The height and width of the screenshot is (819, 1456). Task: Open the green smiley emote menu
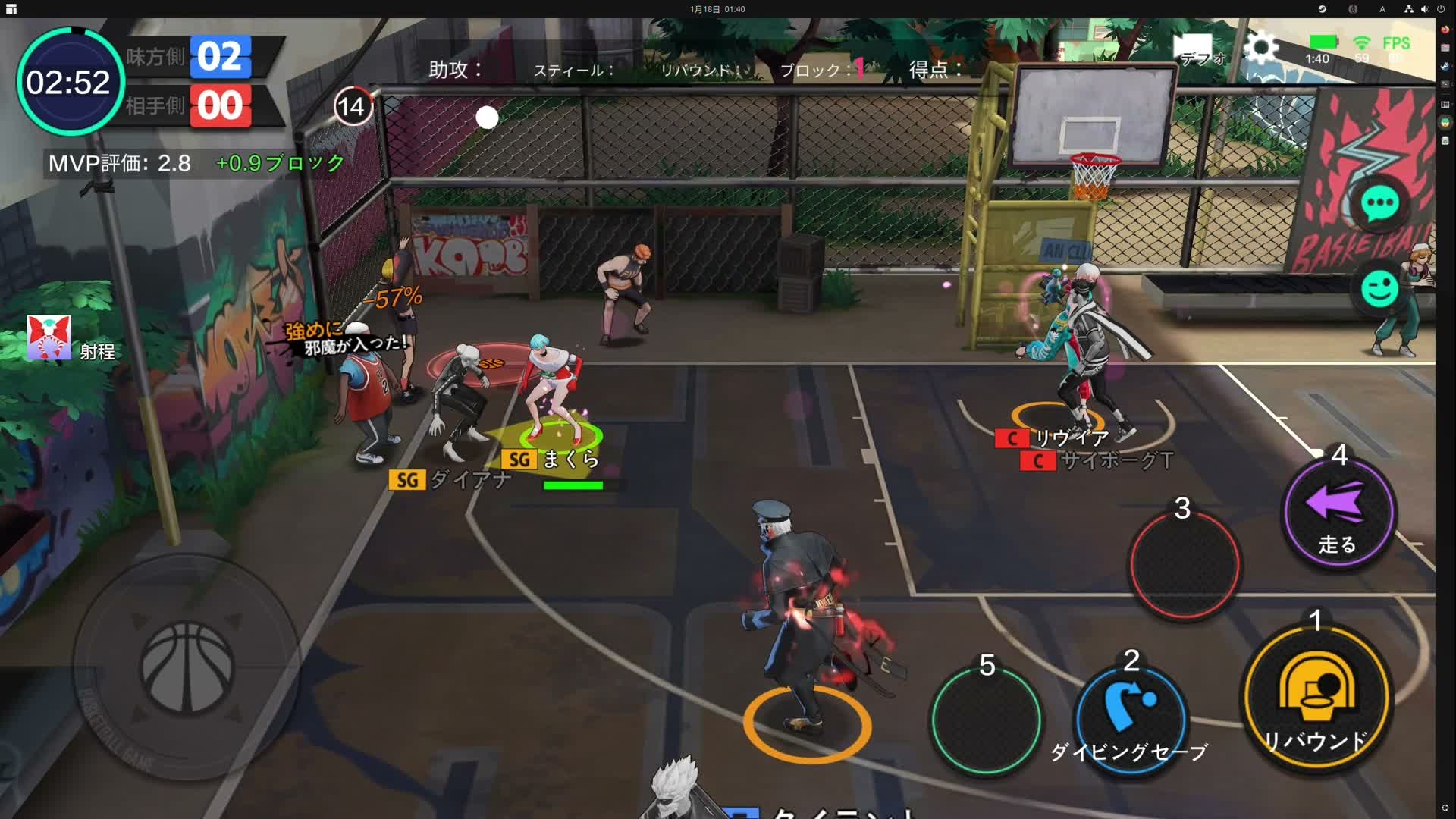pos(1379,288)
